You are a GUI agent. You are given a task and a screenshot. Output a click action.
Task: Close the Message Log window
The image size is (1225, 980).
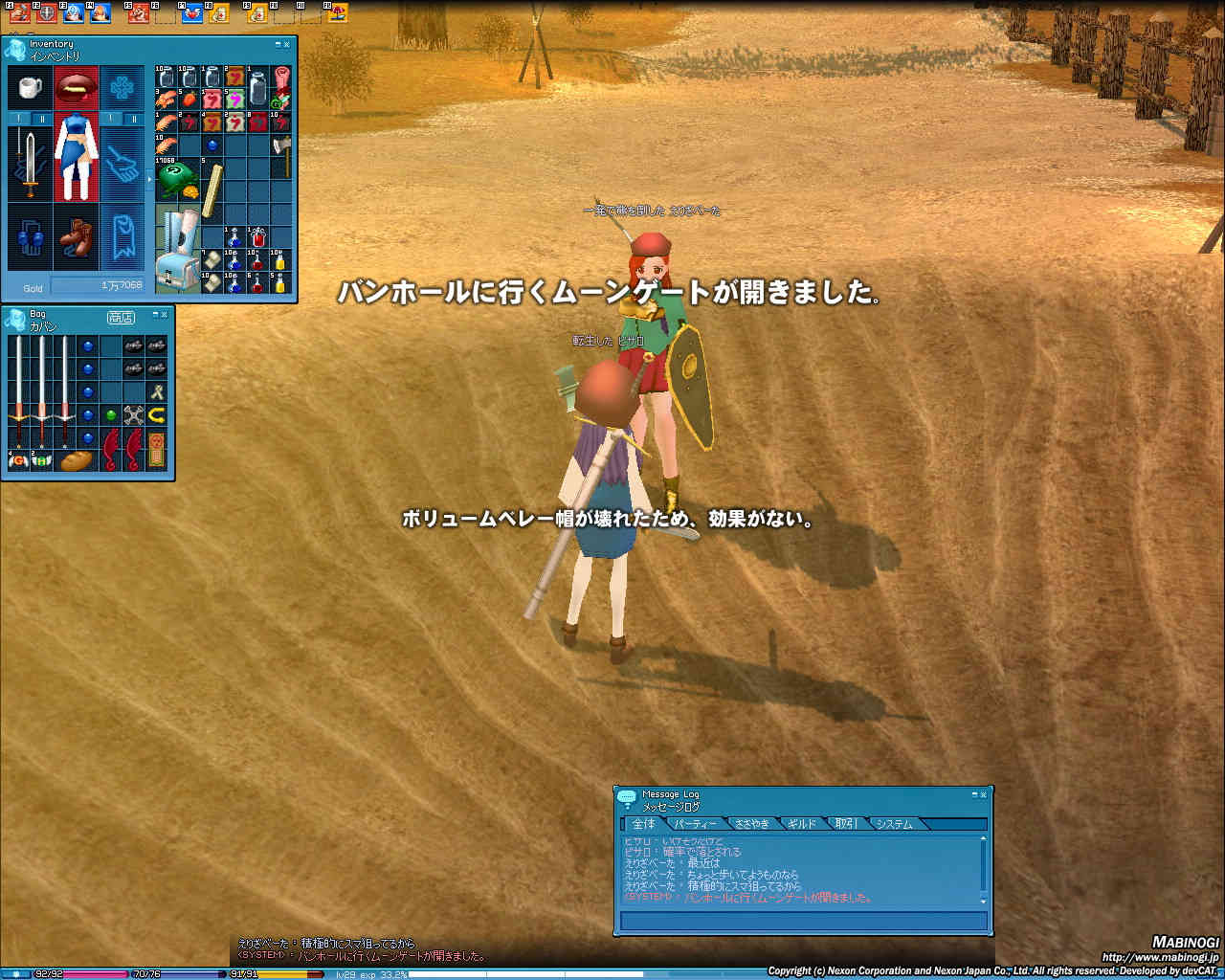point(983,794)
